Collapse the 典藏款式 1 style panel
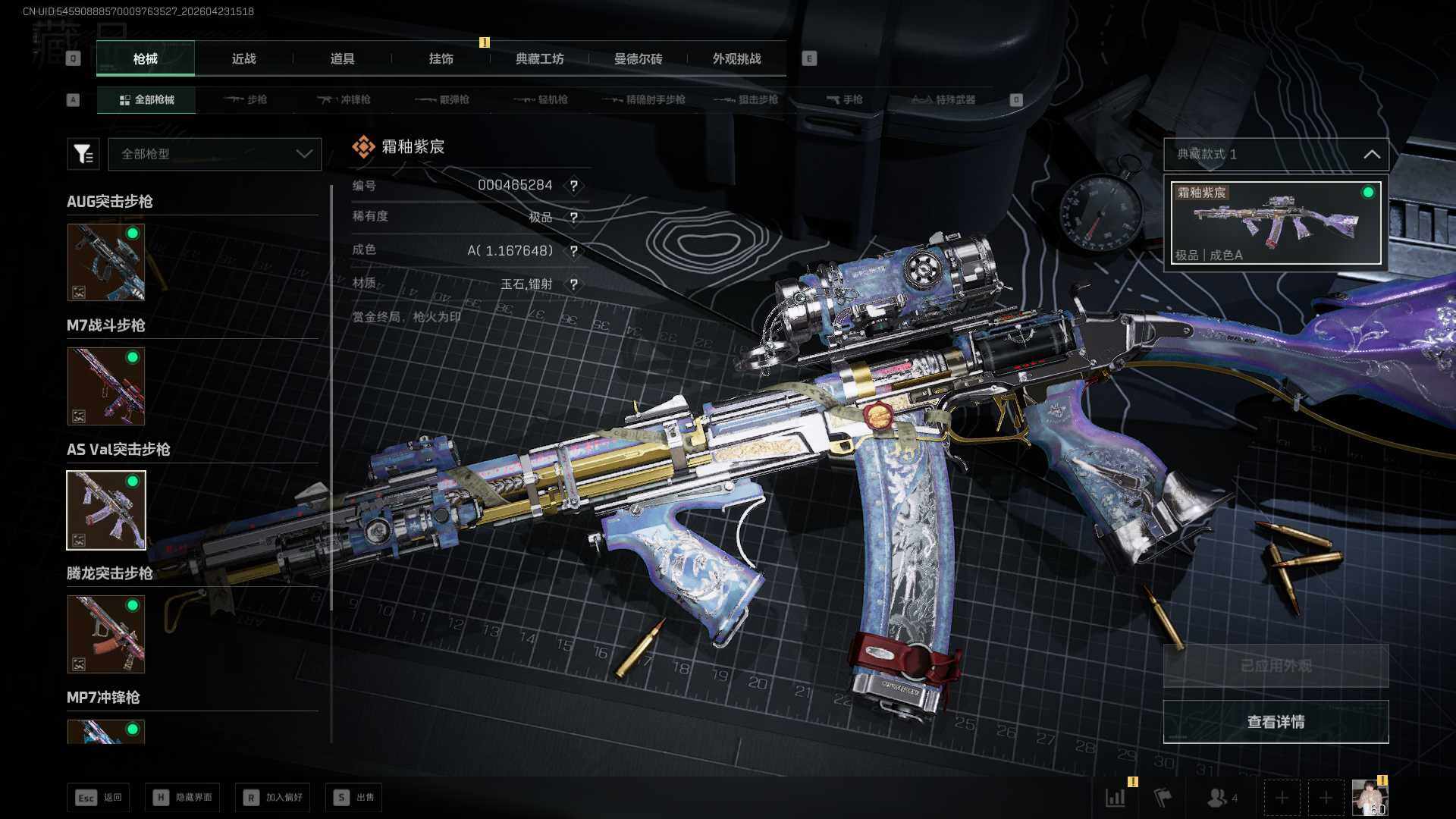The image size is (1456, 819). pos(1371,154)
